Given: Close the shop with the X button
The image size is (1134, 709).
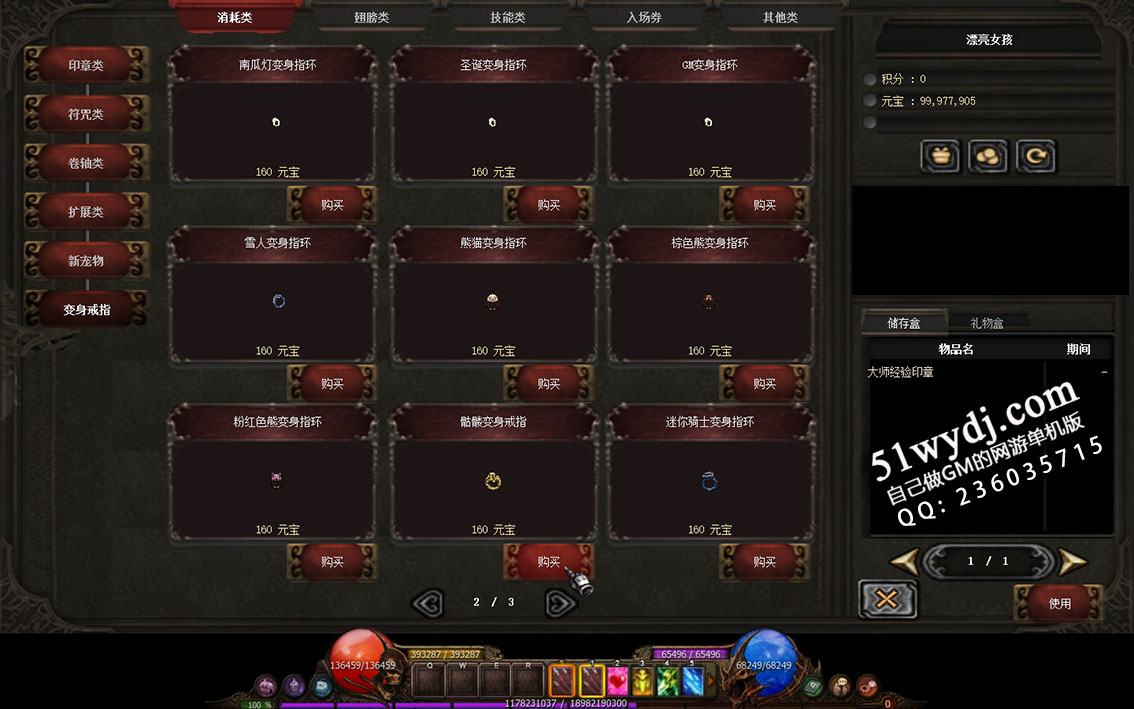Looking at the screenshot, I should 887,599.
